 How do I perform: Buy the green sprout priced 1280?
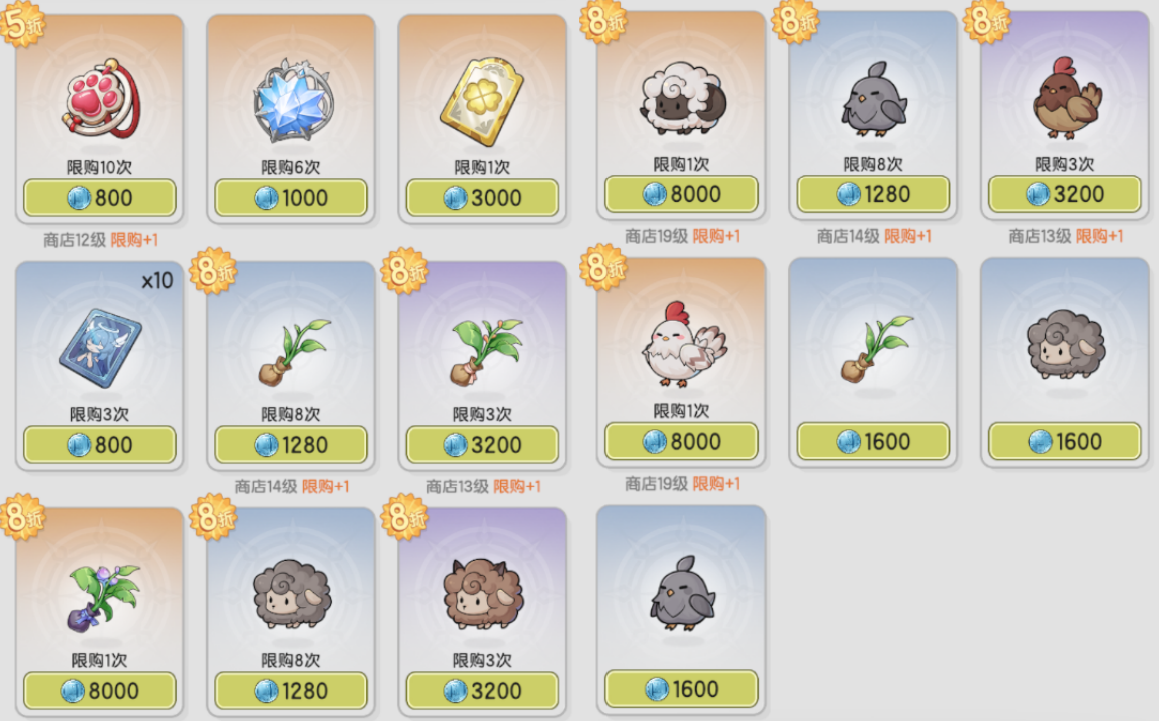click(x=291, y=444)
